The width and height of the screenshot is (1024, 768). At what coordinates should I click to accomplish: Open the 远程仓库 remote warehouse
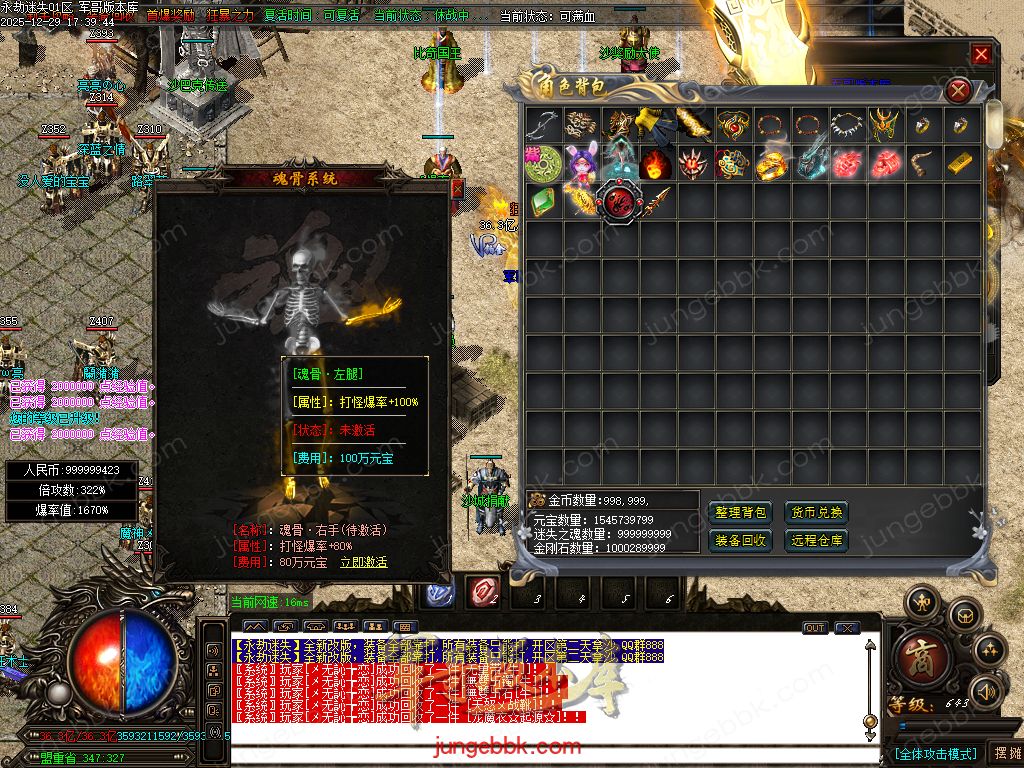click(x=816, y=540)
